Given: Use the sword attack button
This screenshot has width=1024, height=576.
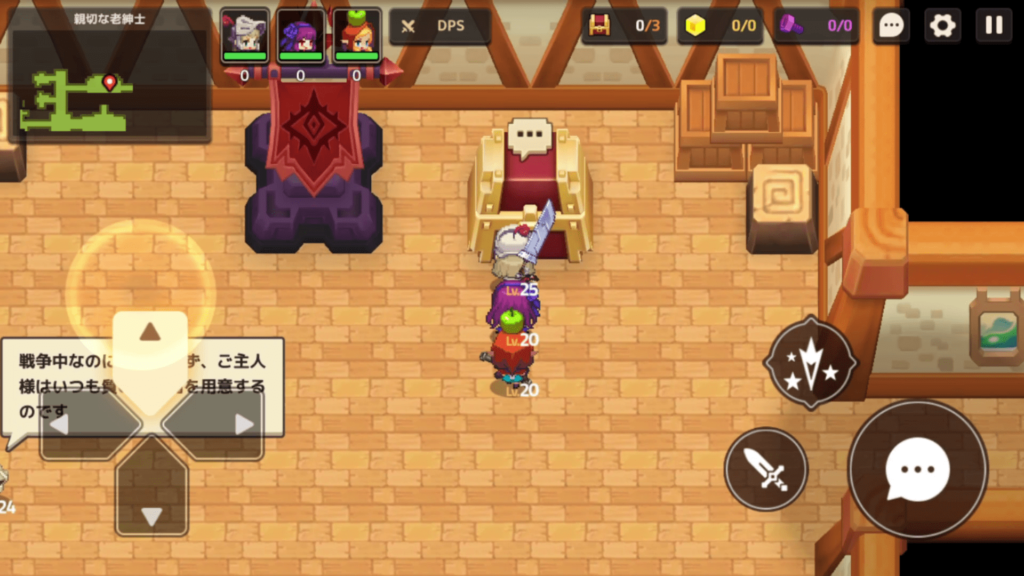Looking at the screenshot, I should click(x=766, y=469).
